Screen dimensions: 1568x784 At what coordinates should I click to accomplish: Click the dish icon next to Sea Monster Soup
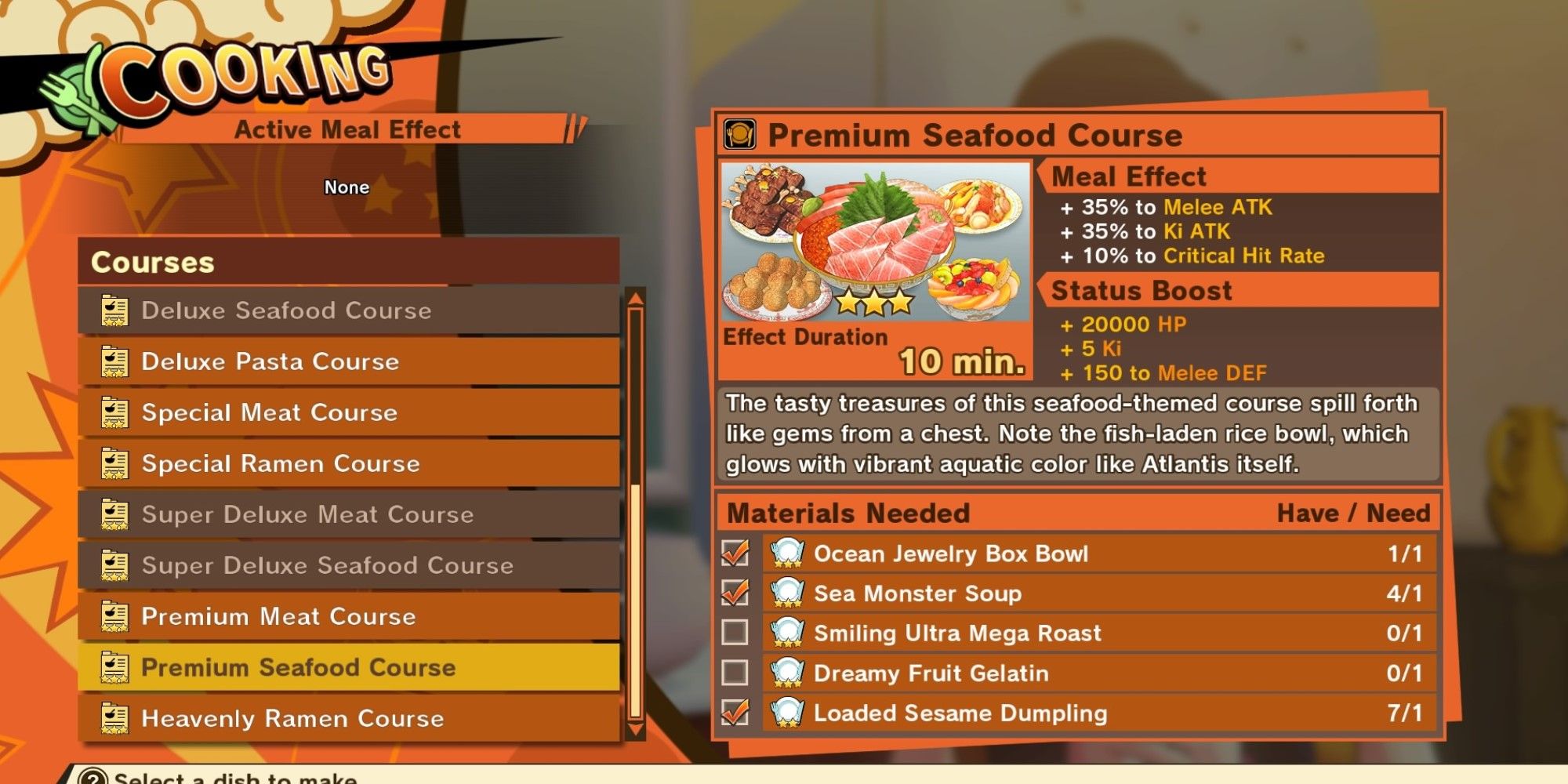coord(786,594)
